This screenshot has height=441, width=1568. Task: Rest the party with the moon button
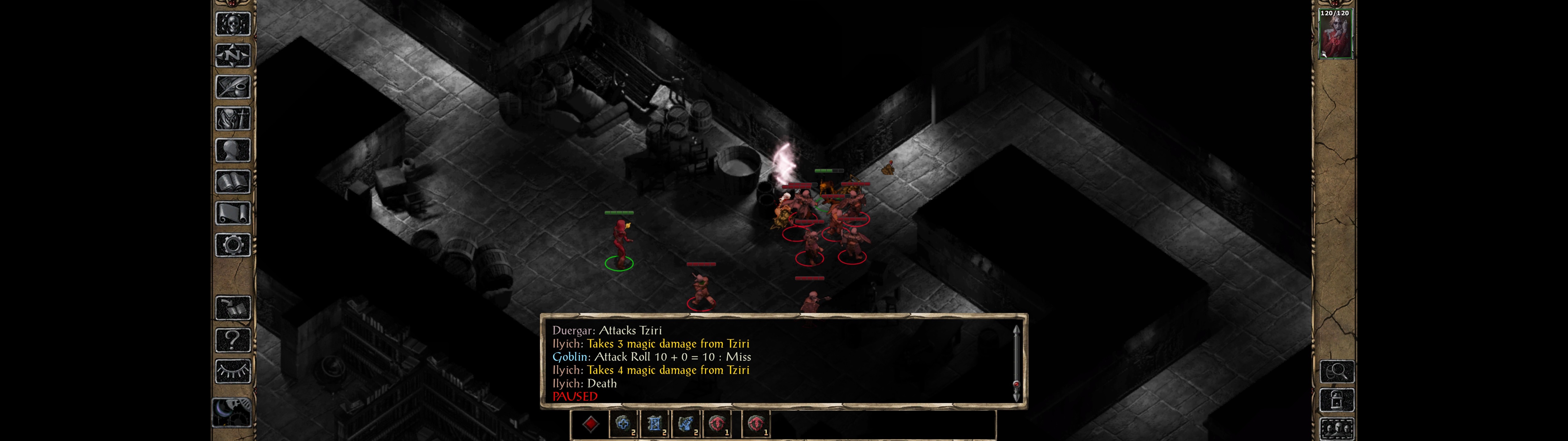tap(231, 412)
